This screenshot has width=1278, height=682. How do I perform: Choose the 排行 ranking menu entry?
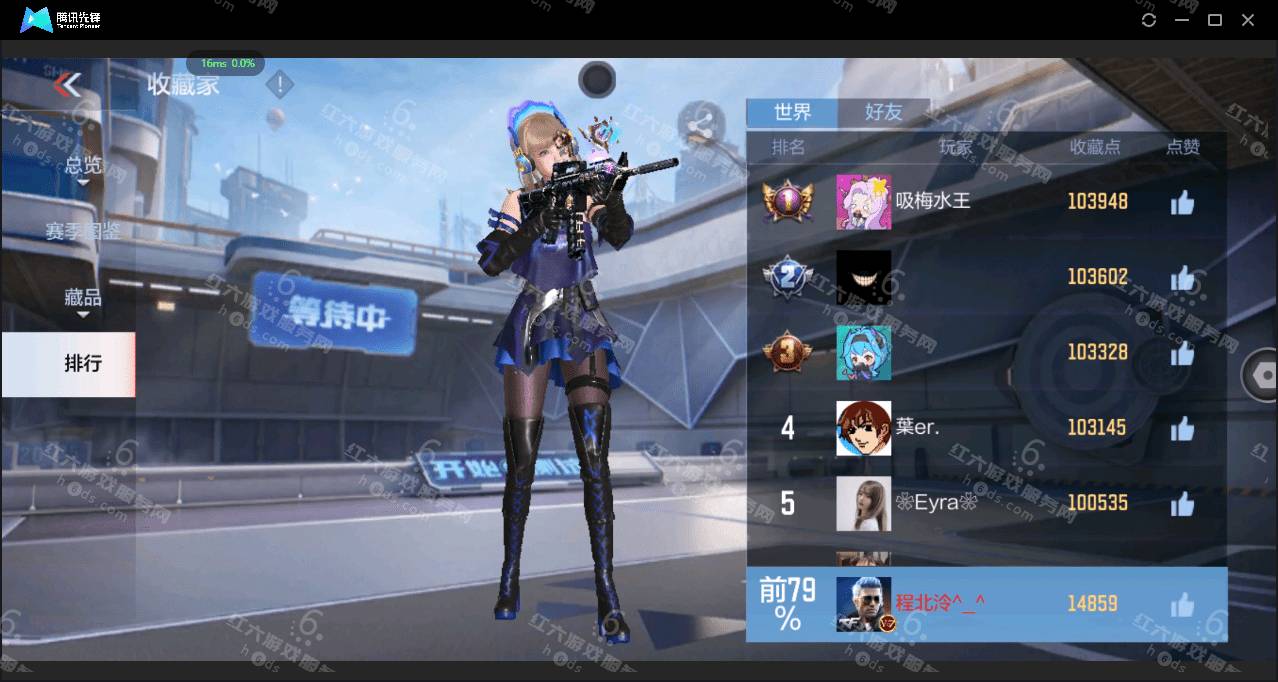83,364
